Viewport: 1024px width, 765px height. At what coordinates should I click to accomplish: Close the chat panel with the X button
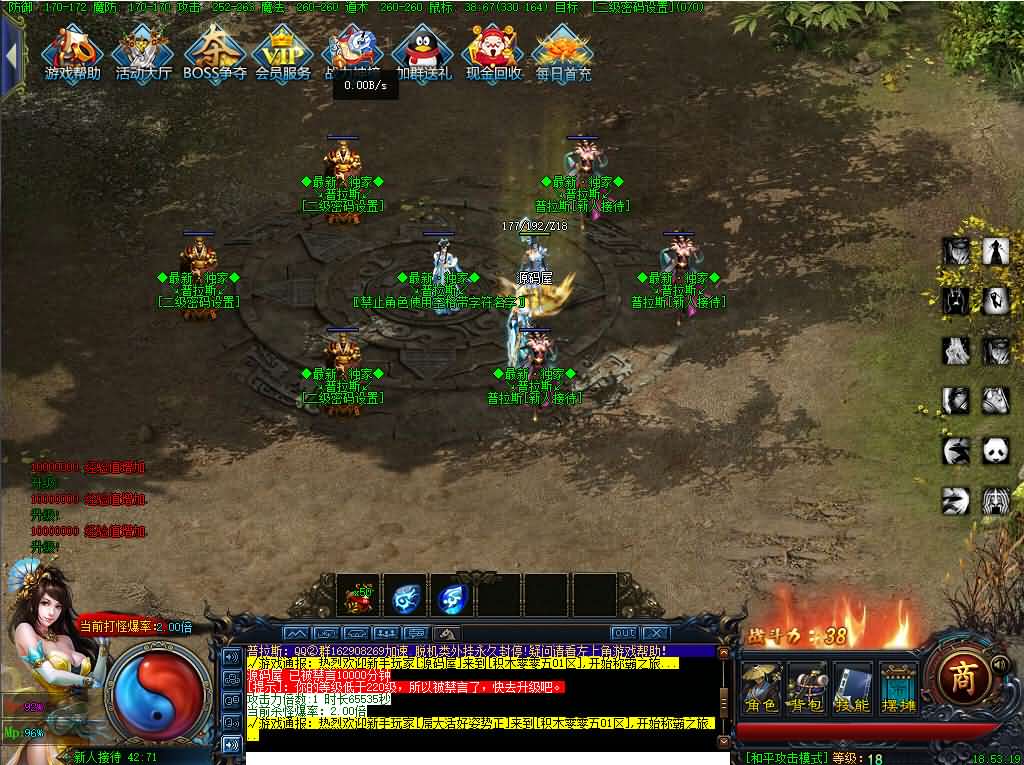click(654, 633)
